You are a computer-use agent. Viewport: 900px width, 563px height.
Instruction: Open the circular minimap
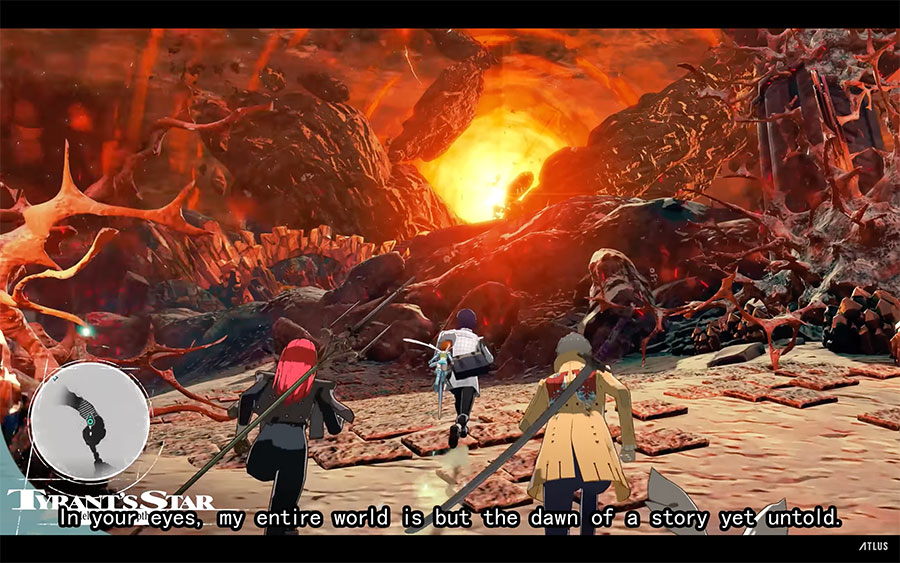tap(89, 421)
